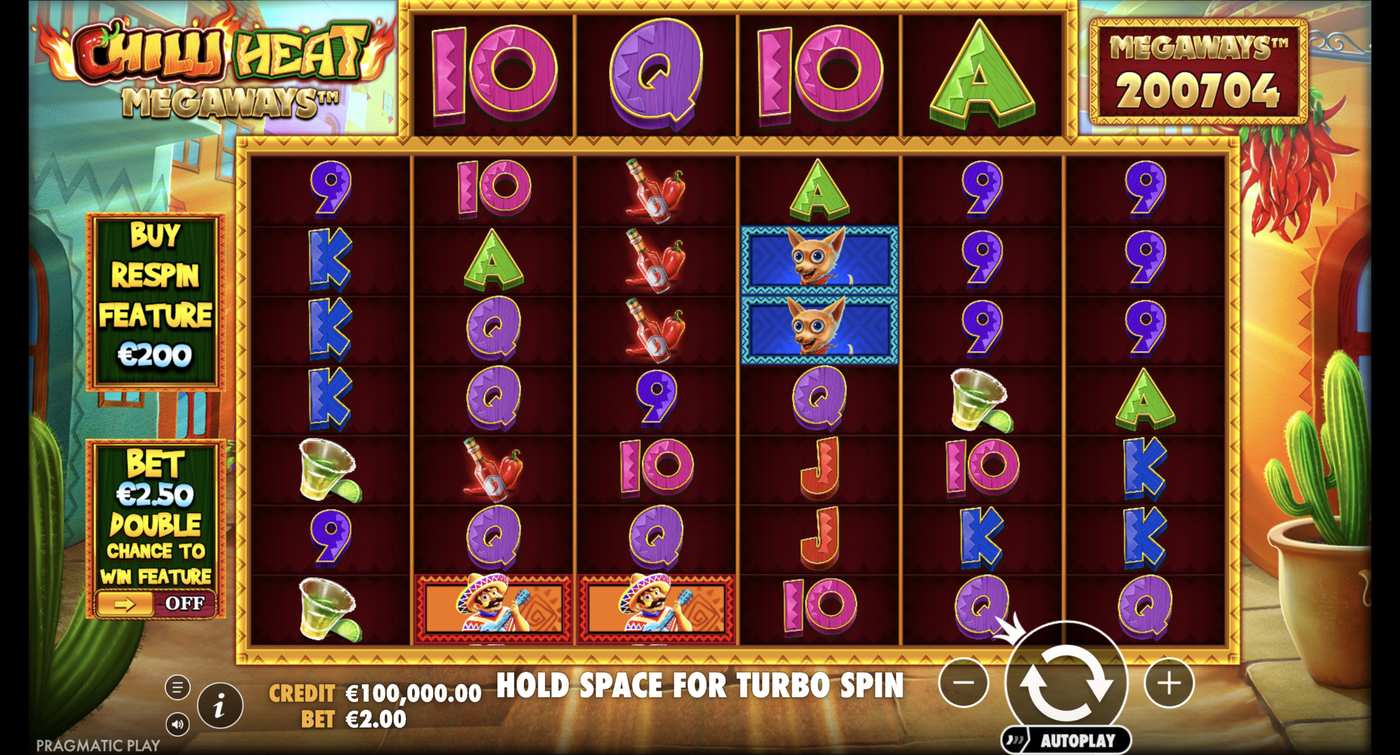Increase bet with the plus stepper
Screen dimensions: 1400x755
pos(1166,682)
